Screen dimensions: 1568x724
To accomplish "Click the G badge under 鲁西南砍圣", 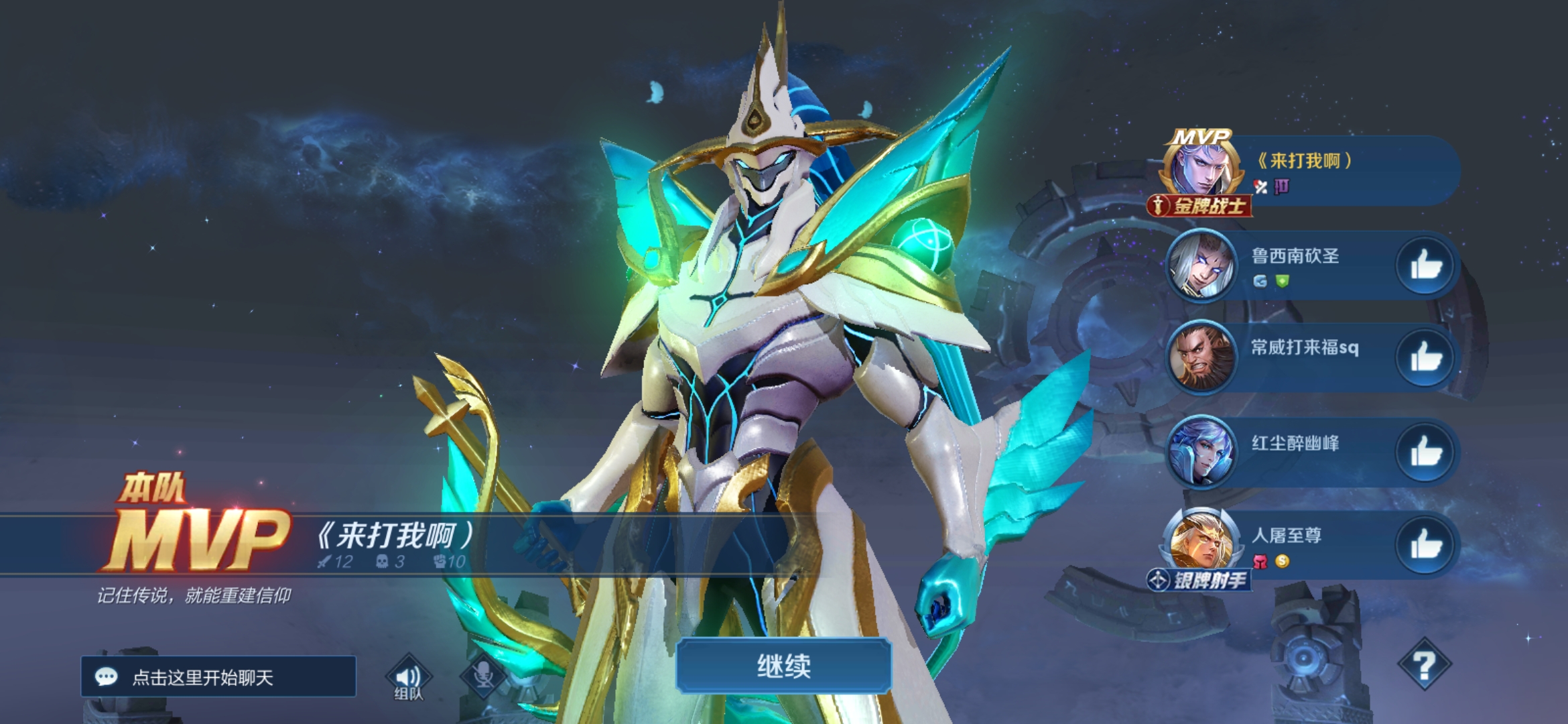I will pos(1260,281).
